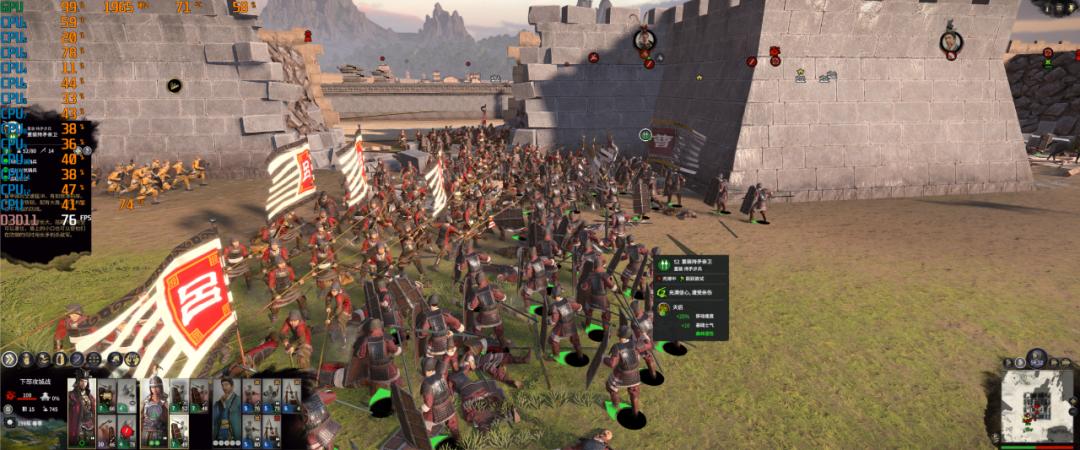Select the red-robed general's portrait card

coord(81,412)
